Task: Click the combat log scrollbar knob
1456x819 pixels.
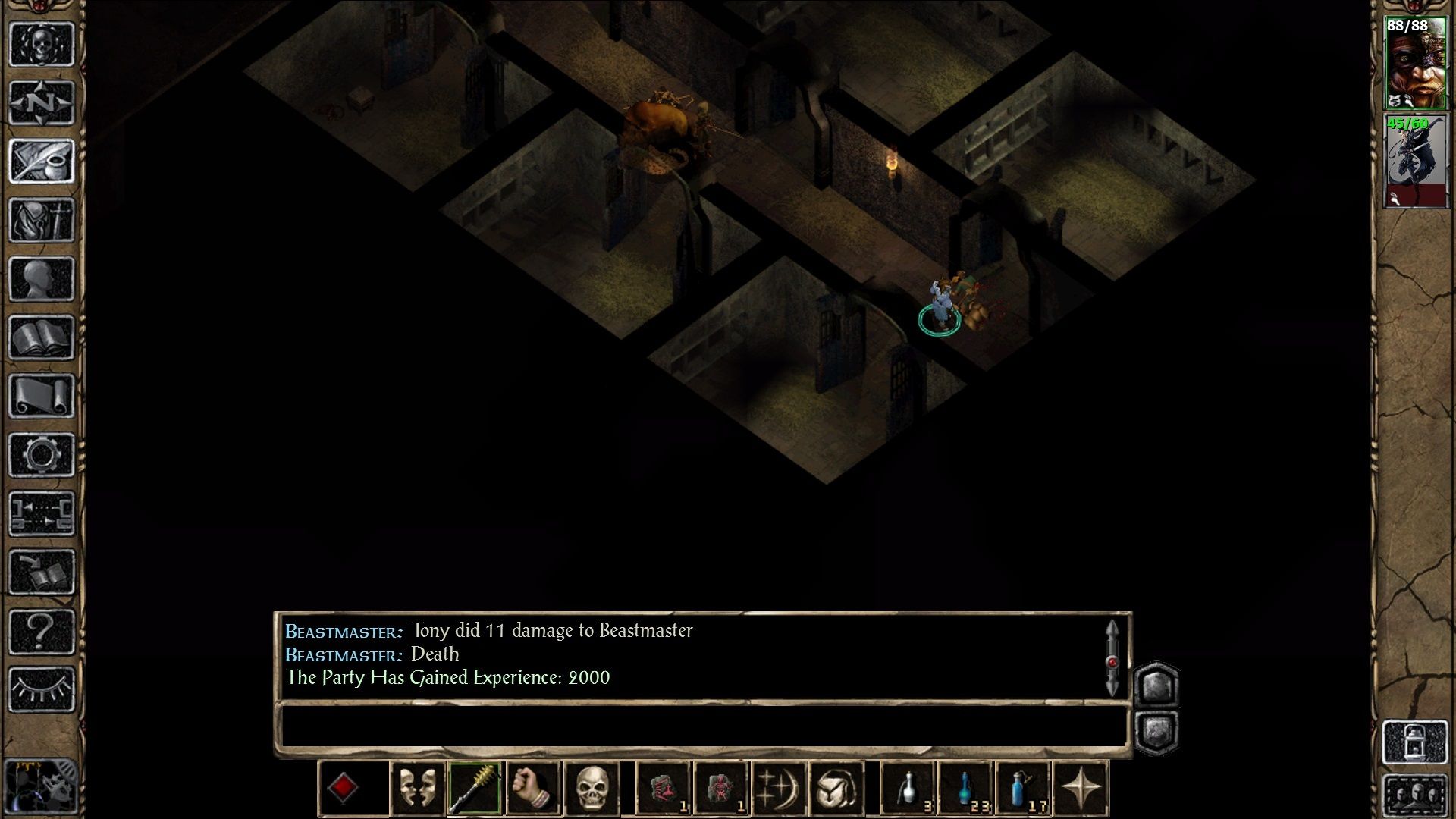Action: tap(1112, 660)
